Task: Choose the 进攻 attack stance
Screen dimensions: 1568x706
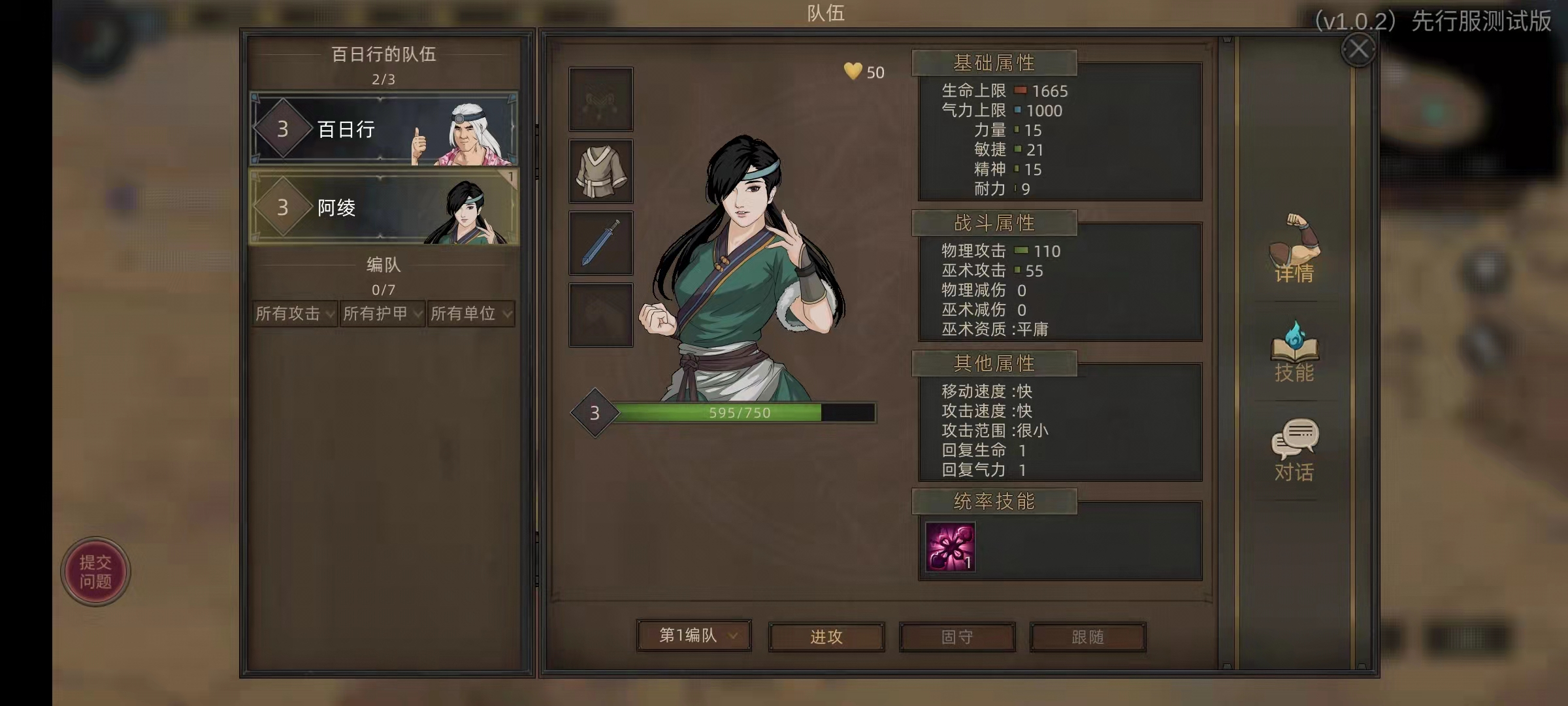Action: (826, 637)
